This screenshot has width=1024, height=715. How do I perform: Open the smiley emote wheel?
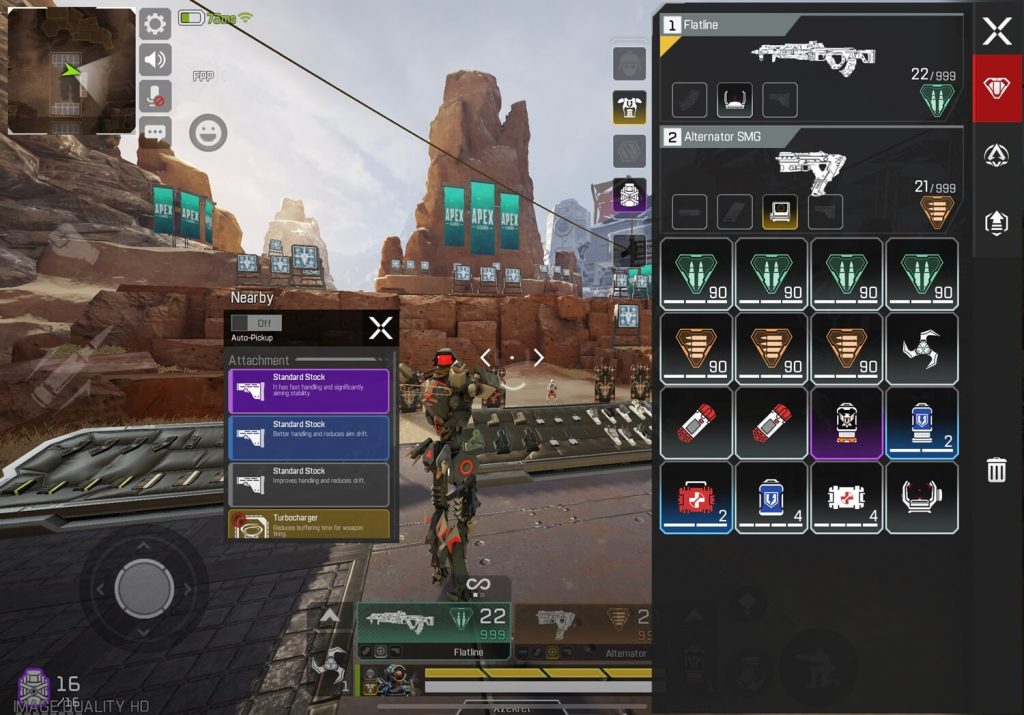click(x=208, y=133)
